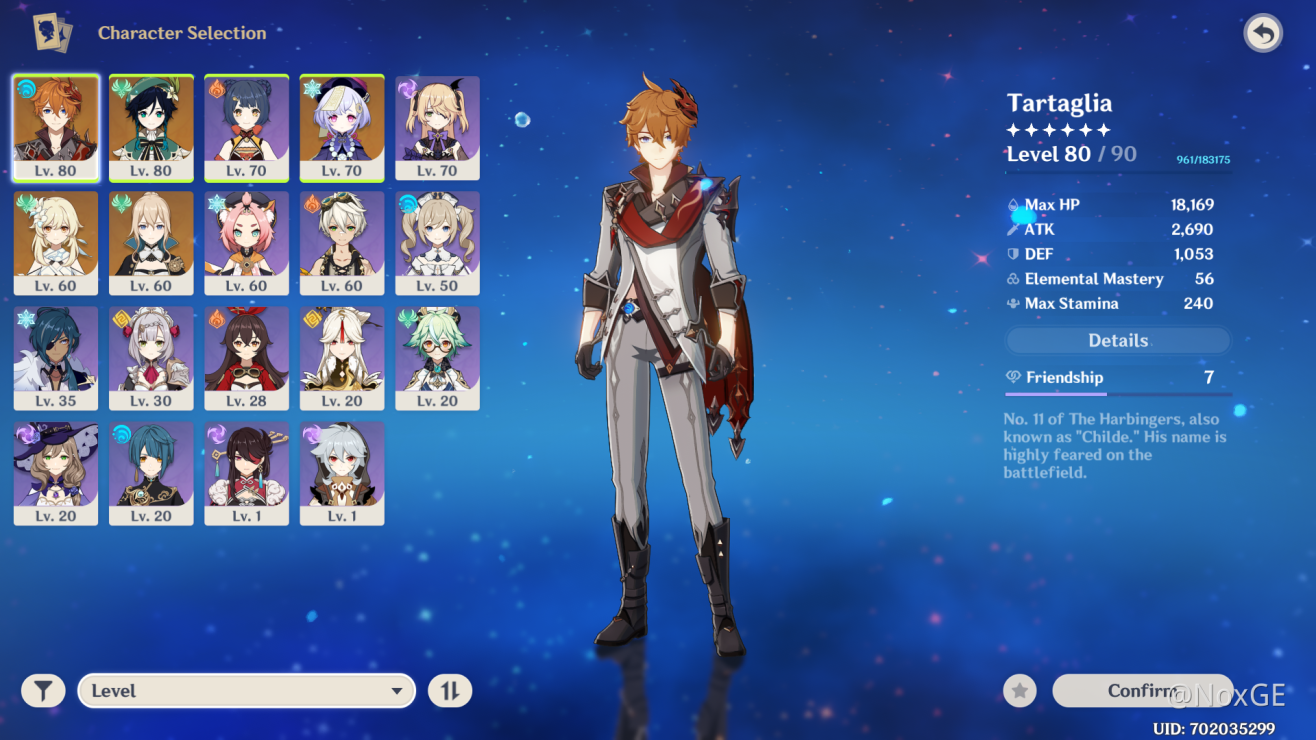Screen dimensions: 1316x740
Task: Choose Barbara's Lv. 50 portrait
Action: tap(437, 243)
